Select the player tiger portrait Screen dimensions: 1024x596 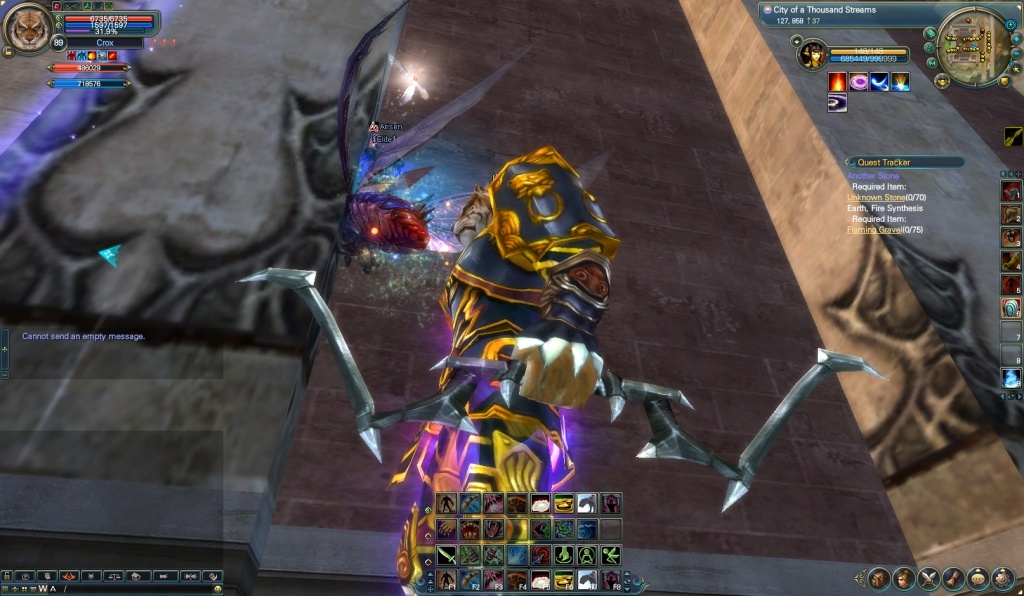[28, 28]
